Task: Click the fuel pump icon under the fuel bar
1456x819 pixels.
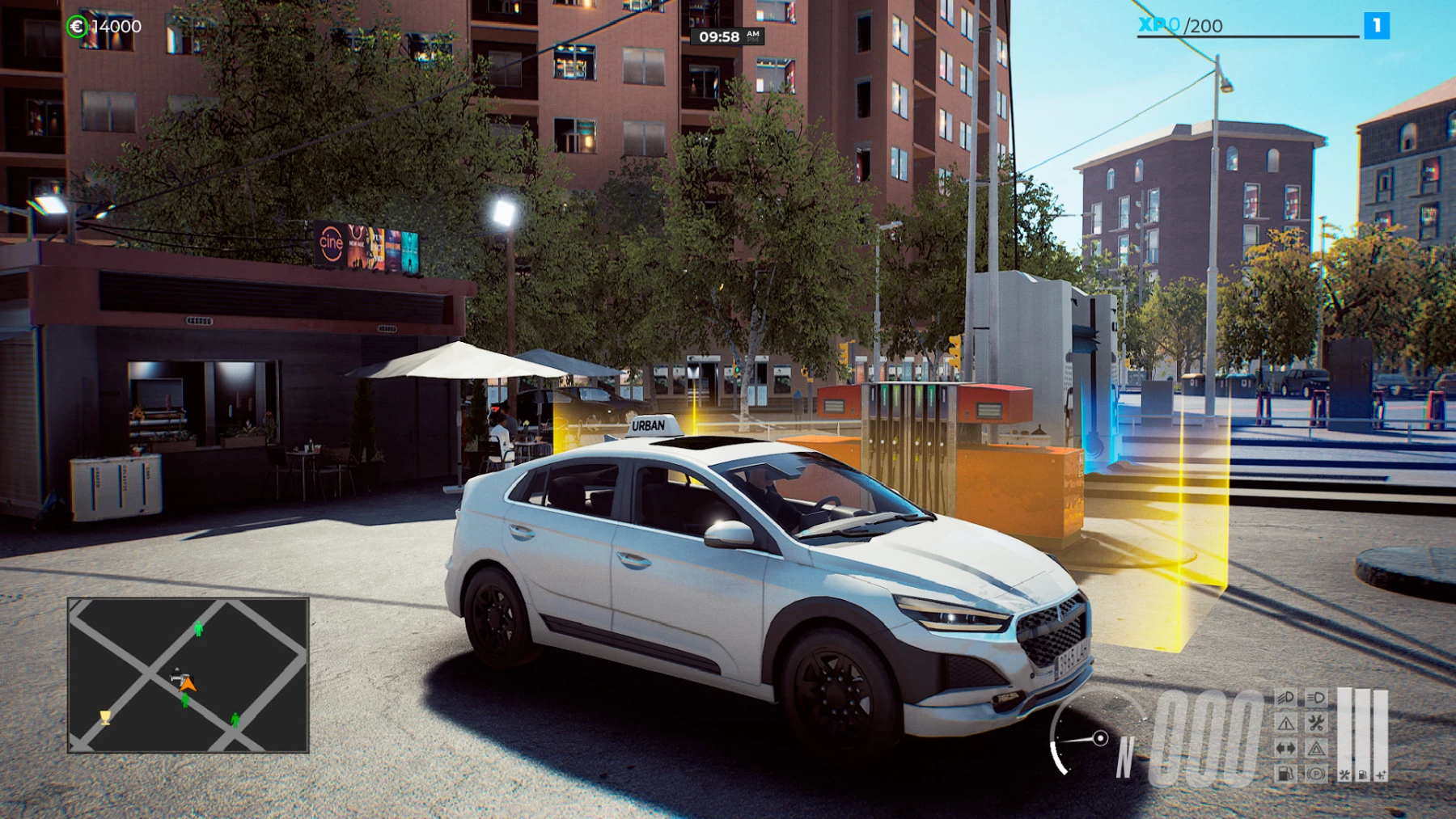Action: coord(1362,775)
